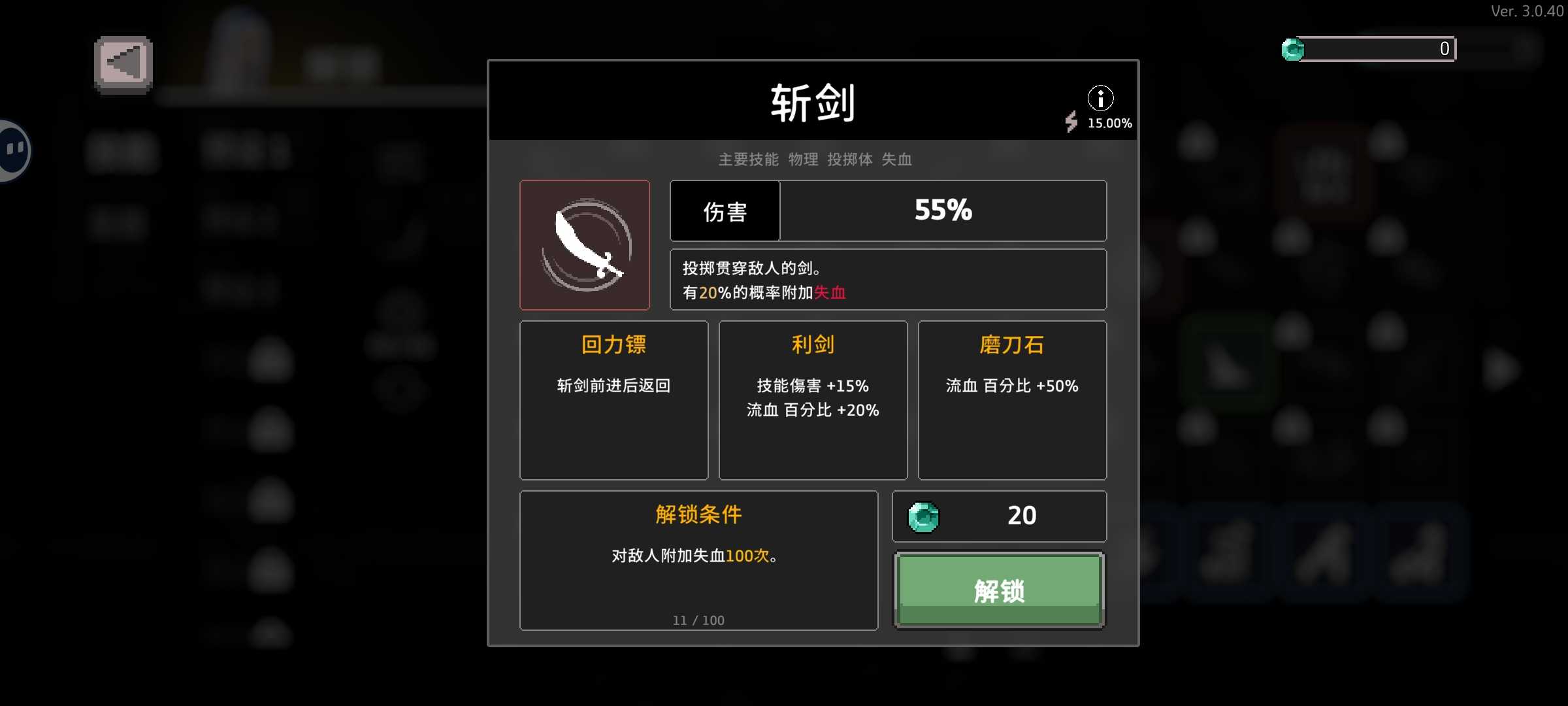1568x706 pixels.
Task: Click the pause icon on the left edge
Action: point(12,149)
